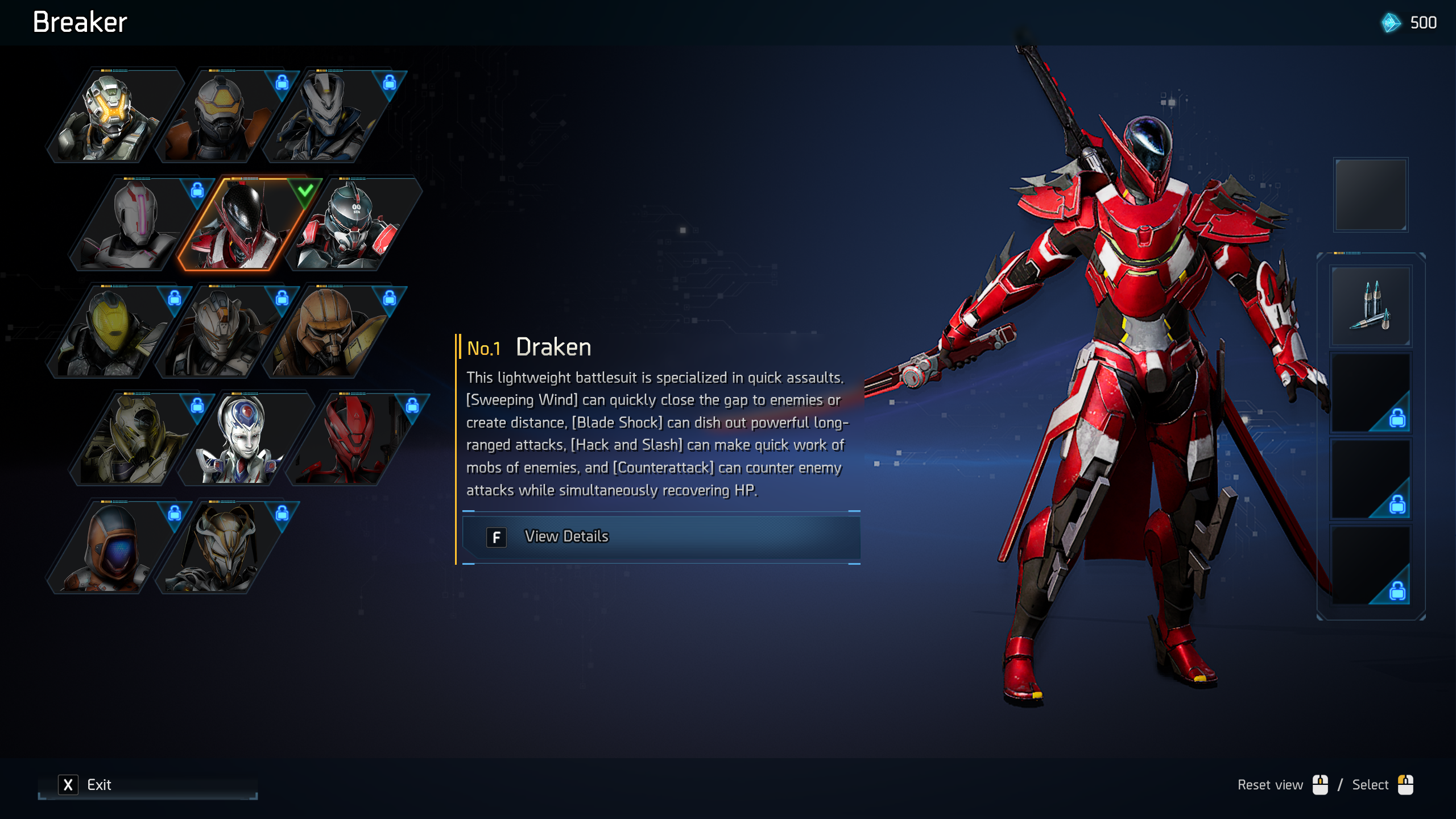The height and width of the screenshot is (819, 1456).
Task: Choose the red and white gas-mask breaker
Action: pos(350,224)
